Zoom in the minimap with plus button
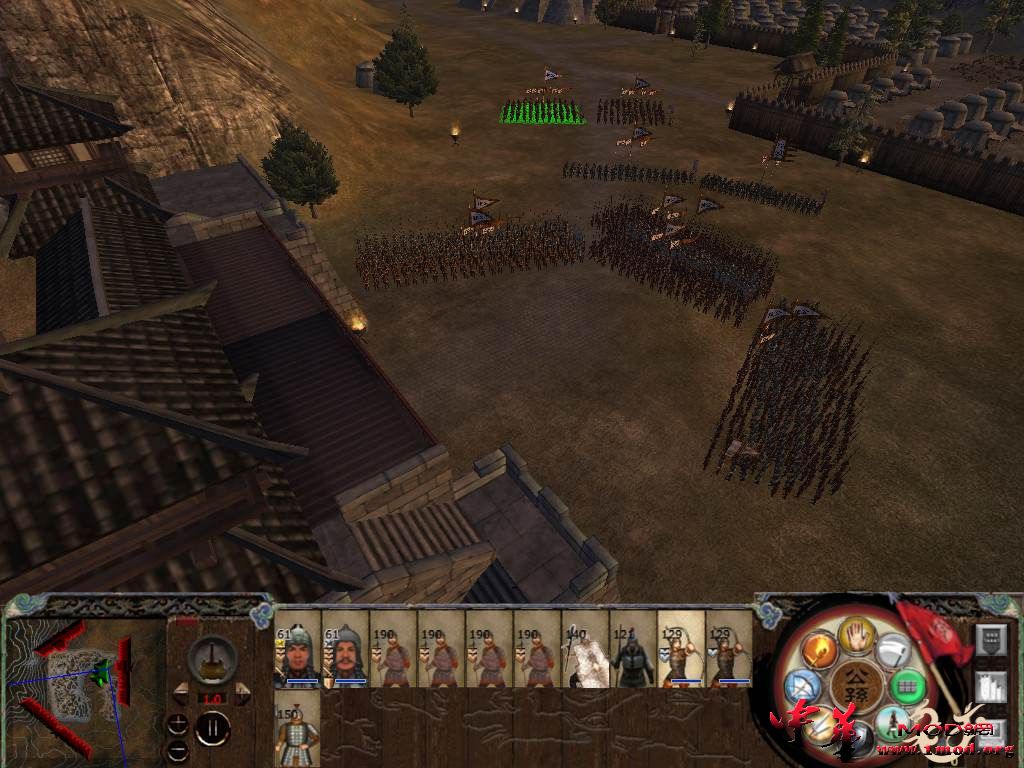Viewport: 1024px width, 768px height. tap(178, 723)
